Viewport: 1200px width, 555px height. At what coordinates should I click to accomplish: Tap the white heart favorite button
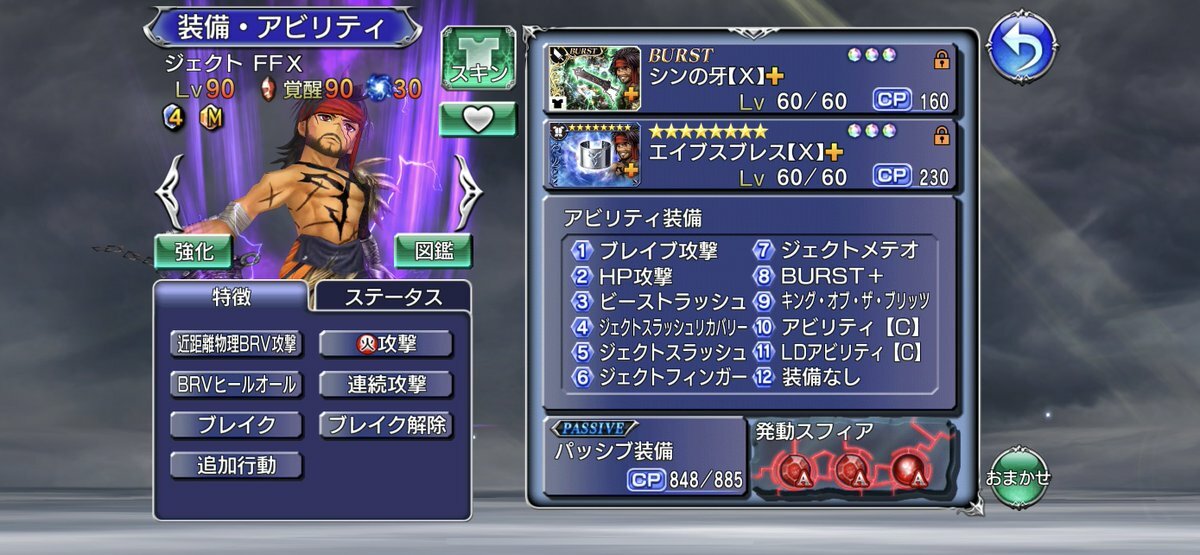click(478, 119)
